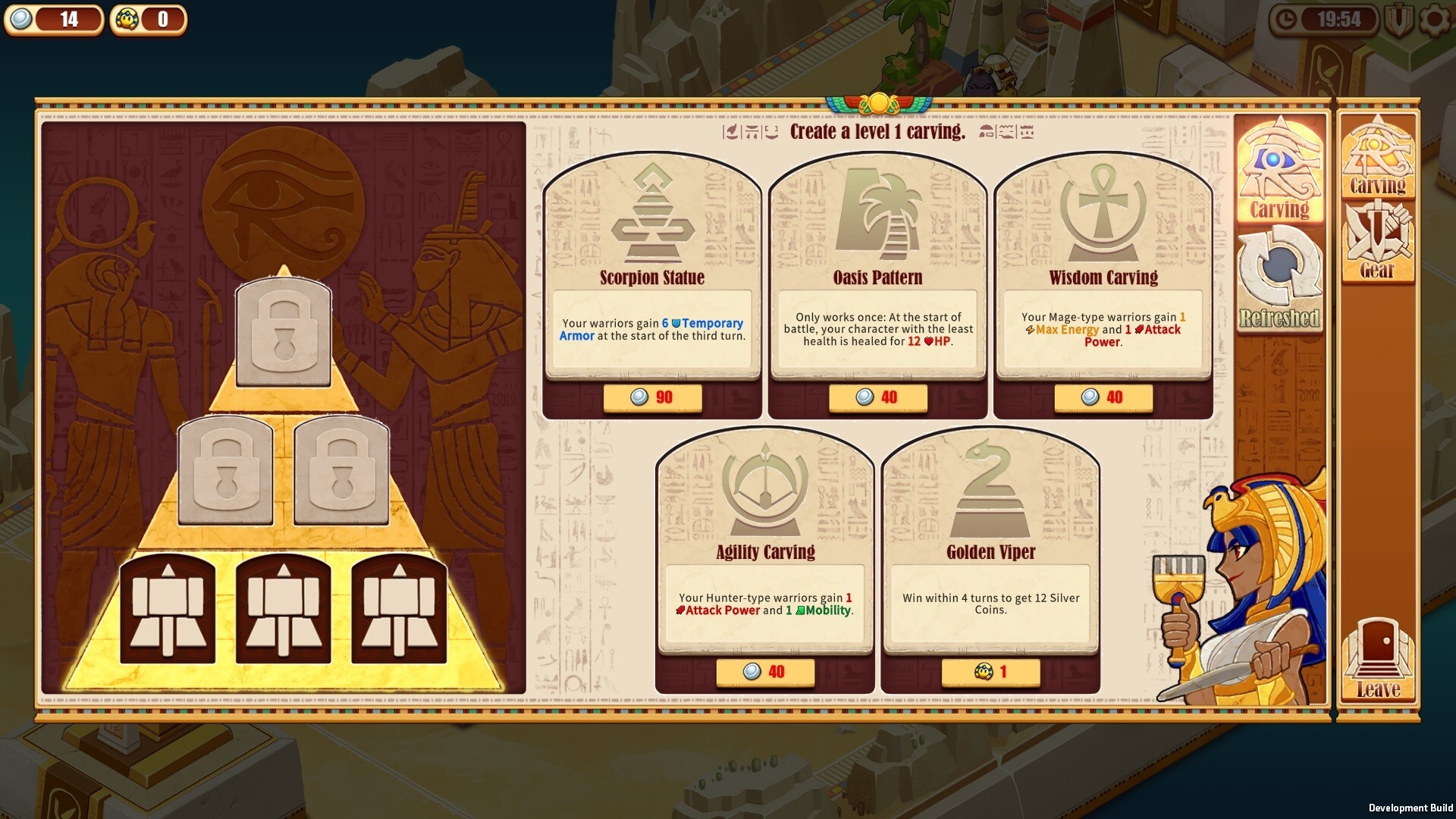Buy the Scorpion Statue for 90 silver
The height and width of the screenshot is (819, 1456).
coord(651,397)
